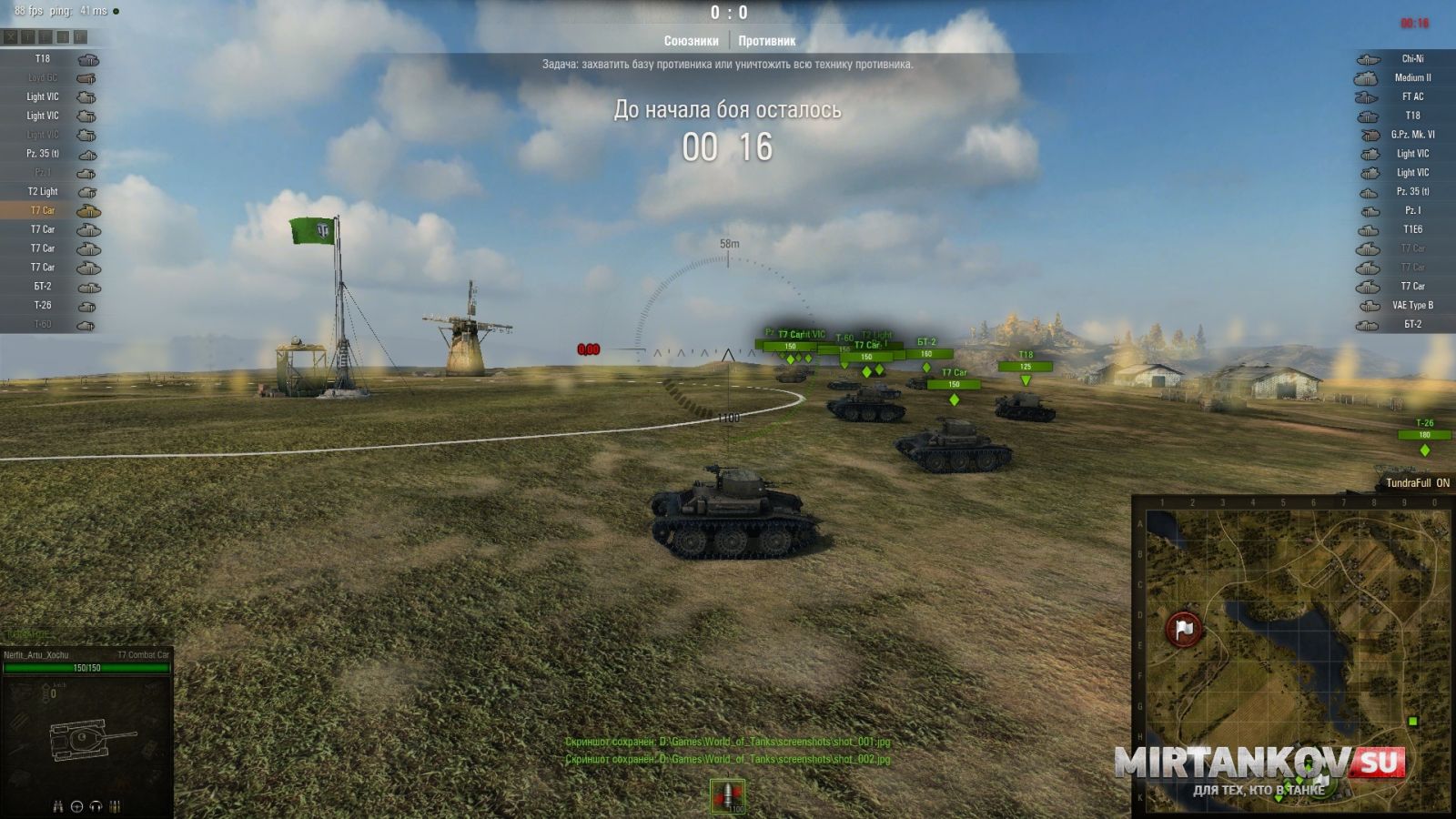Click the binoculars equipment icon
The height and width of the screenshot is (819, 1456).
58,806
